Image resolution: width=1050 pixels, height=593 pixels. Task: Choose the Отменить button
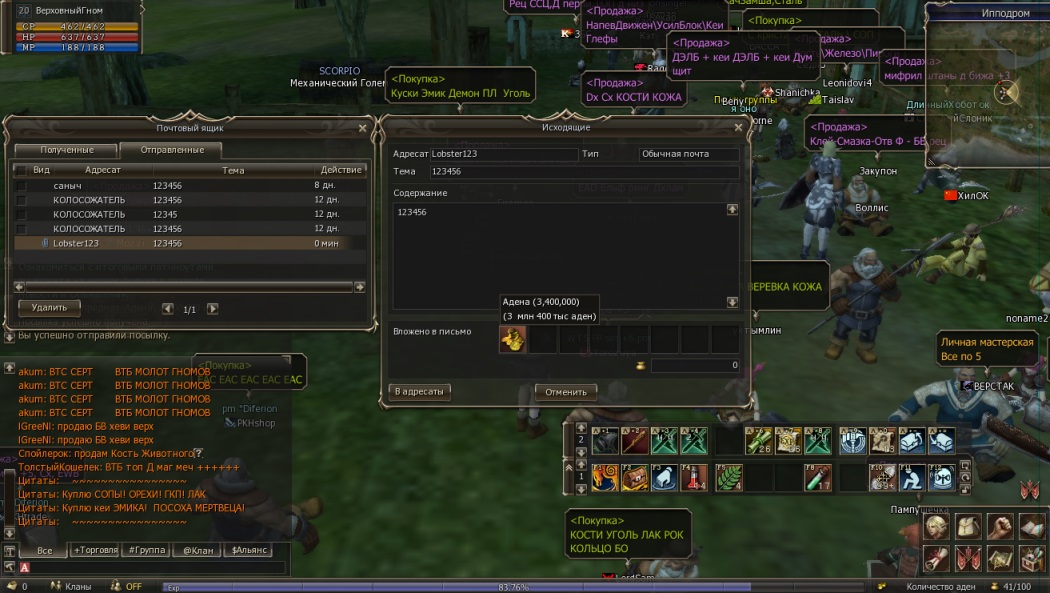tap(566, 392)
